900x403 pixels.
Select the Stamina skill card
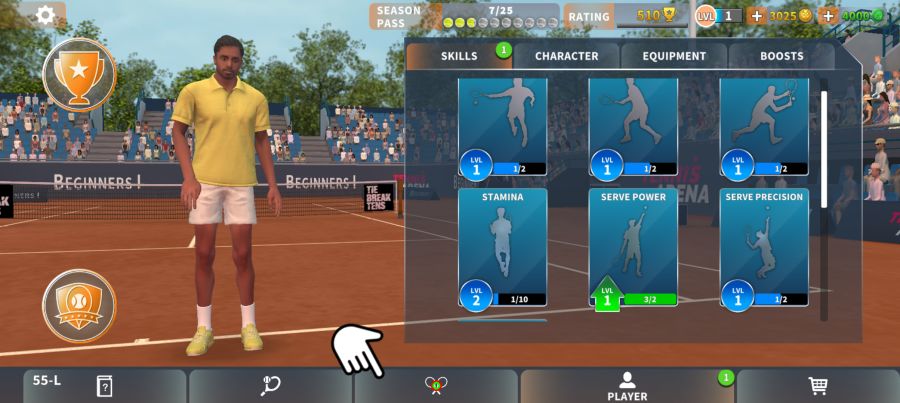pos(503,247)
